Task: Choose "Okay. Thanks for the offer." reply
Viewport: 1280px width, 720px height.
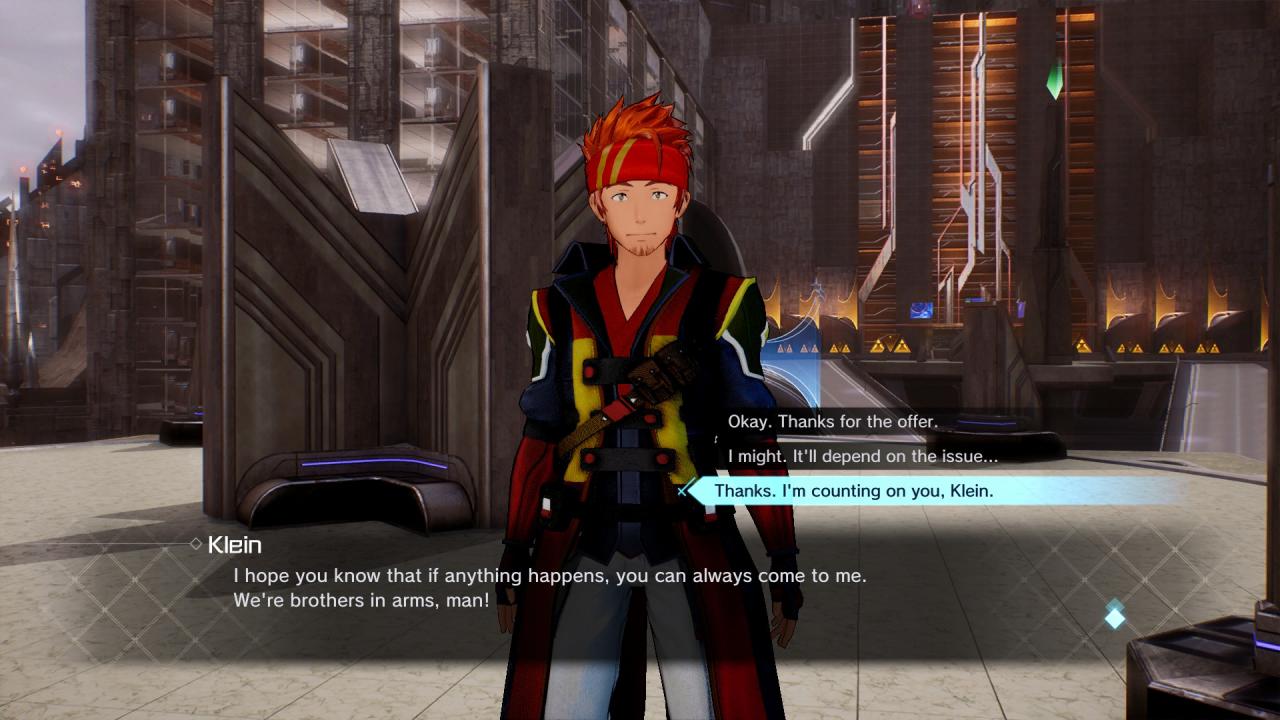Action: 832,422
